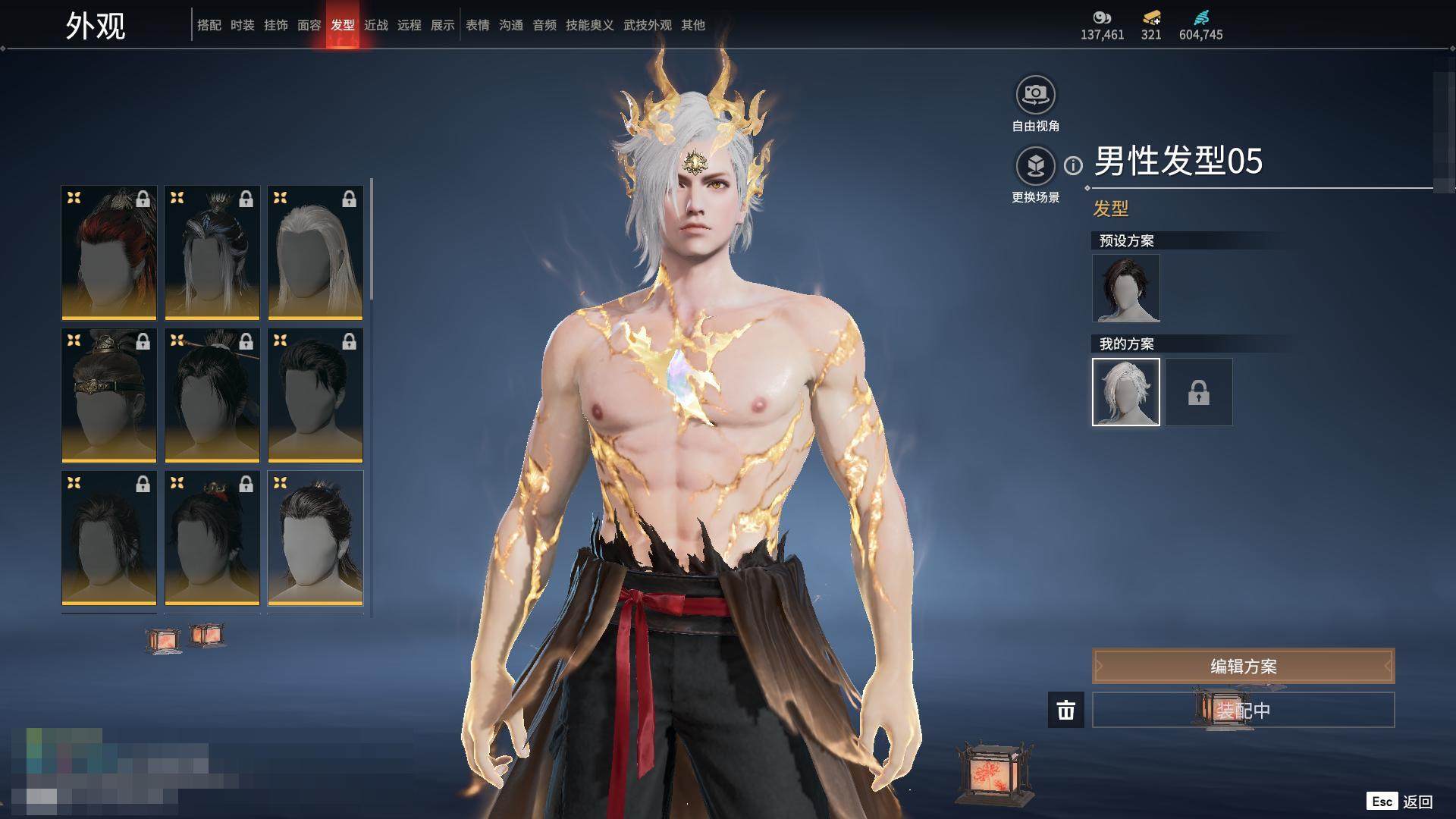Screen dimensions: 1456x819
Task: Switch to the 搭配 tab
Action: (209, 25)
